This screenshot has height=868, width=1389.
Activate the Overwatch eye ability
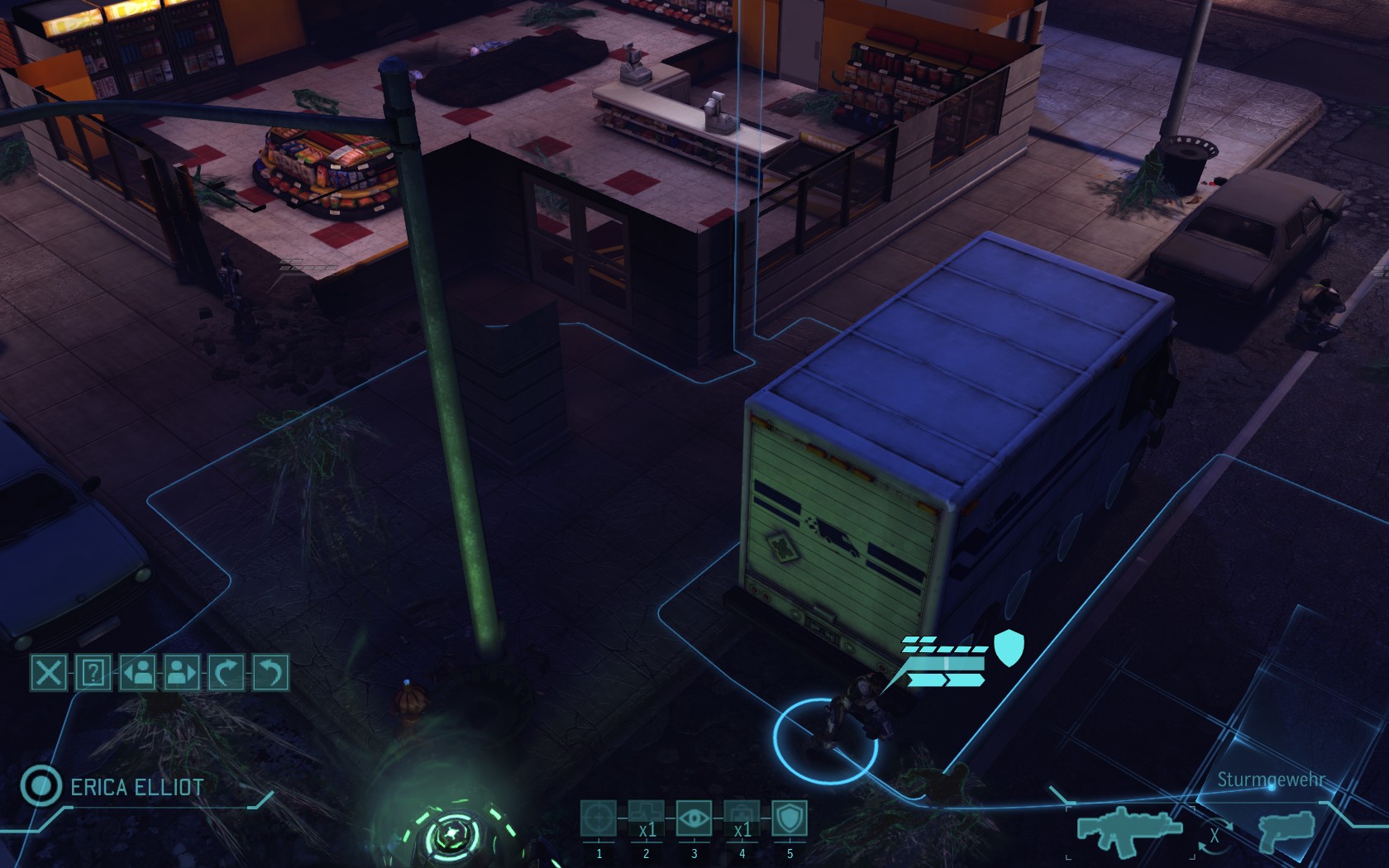pyautogui.click(x=694, y=819)
